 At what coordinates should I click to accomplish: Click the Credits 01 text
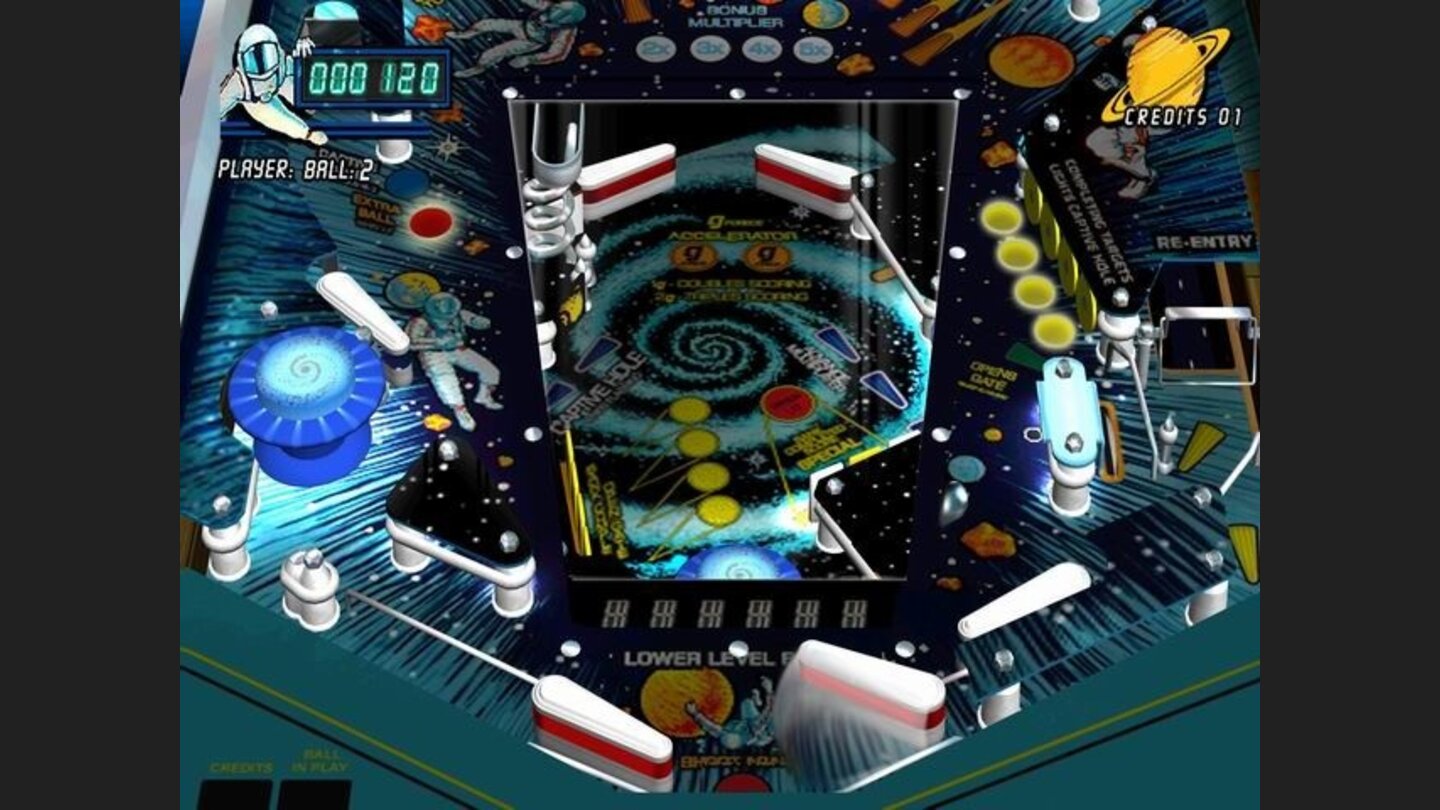(x=1185, y=115)
